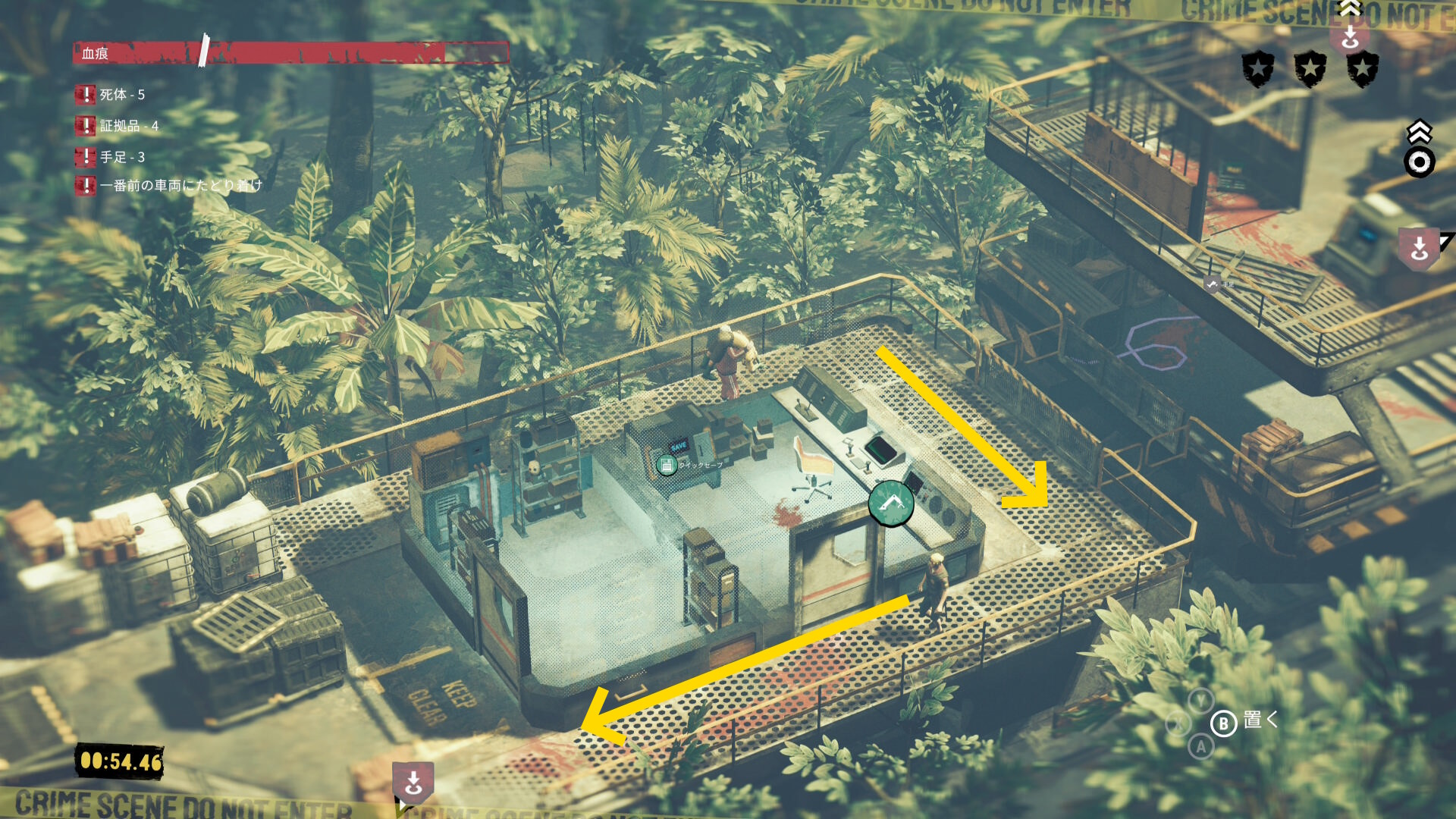Select the 証拠品 - 4 objective entry
This screenshot has height=819, width=1456.
(128, 126)
